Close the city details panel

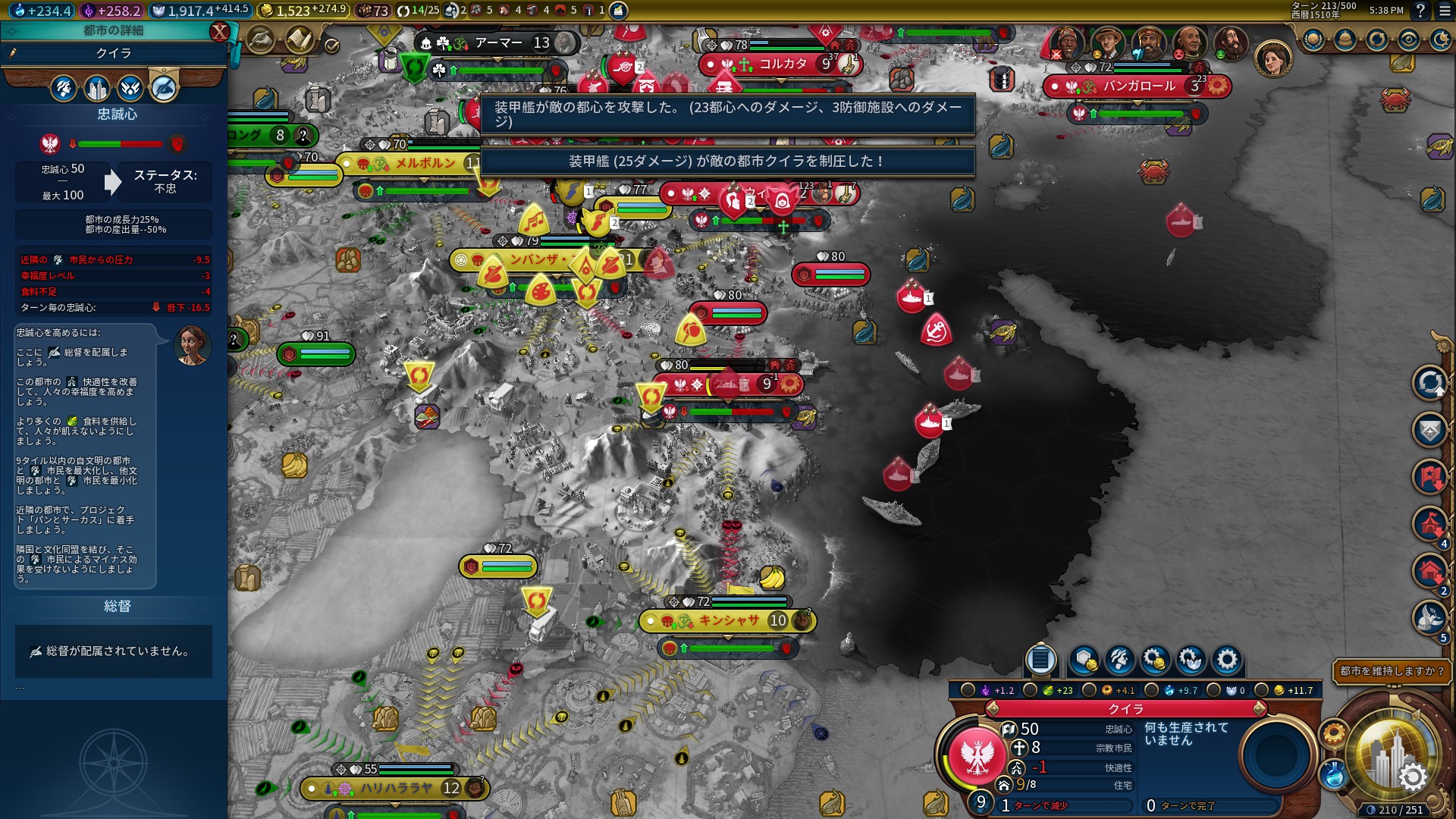tap(219, 31)
